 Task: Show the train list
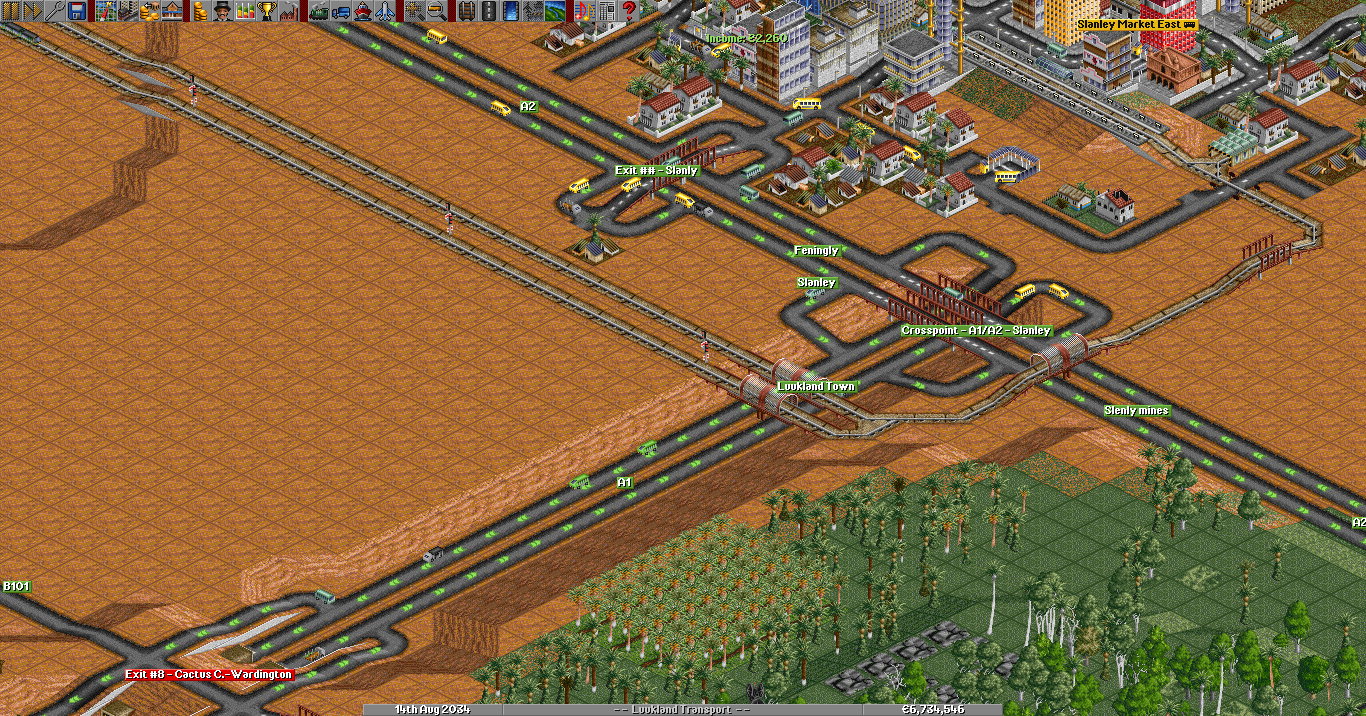tap(319, 11)
